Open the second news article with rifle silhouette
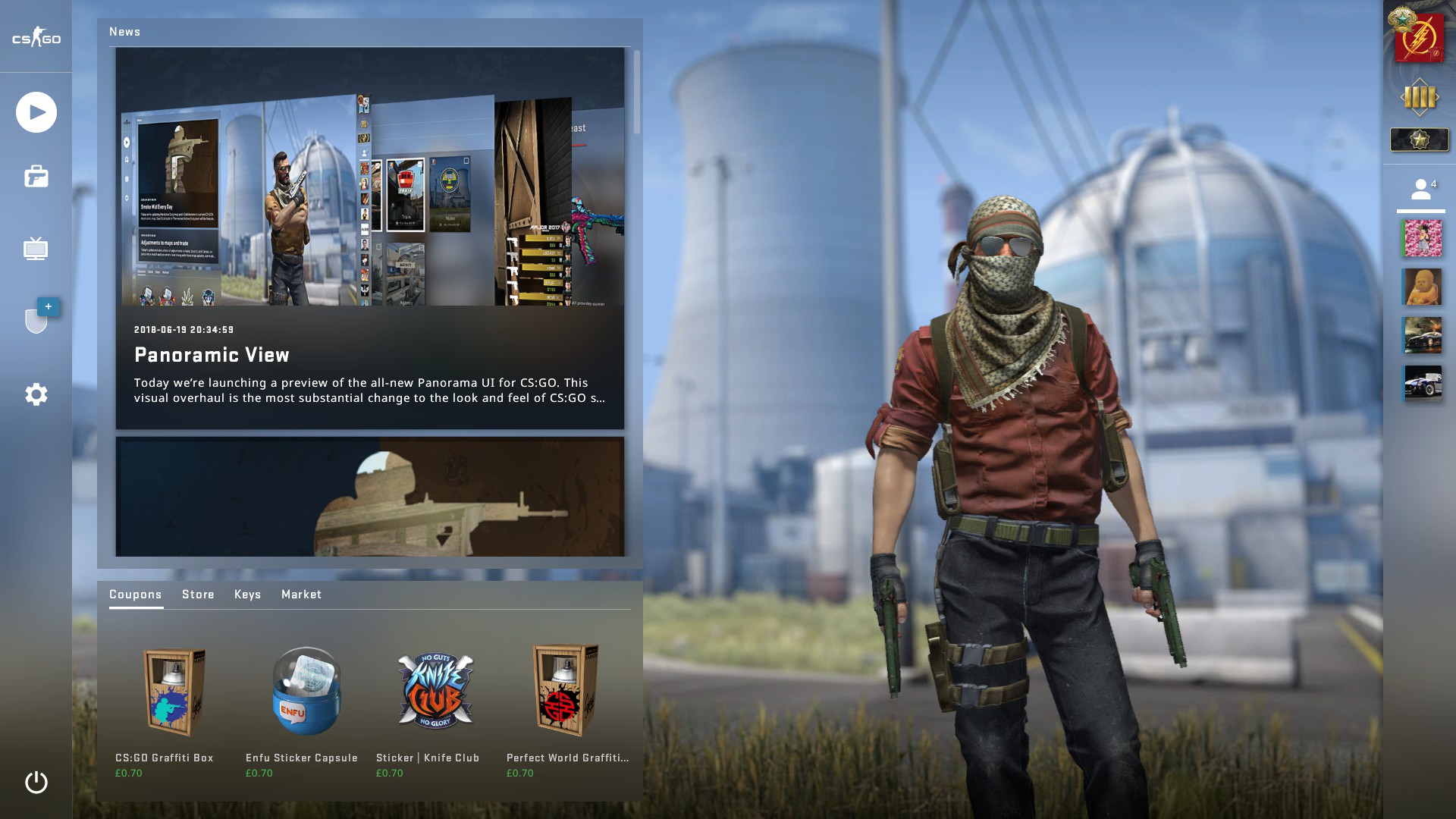Screen dimensions: 1456x819 tap(370, 497)
